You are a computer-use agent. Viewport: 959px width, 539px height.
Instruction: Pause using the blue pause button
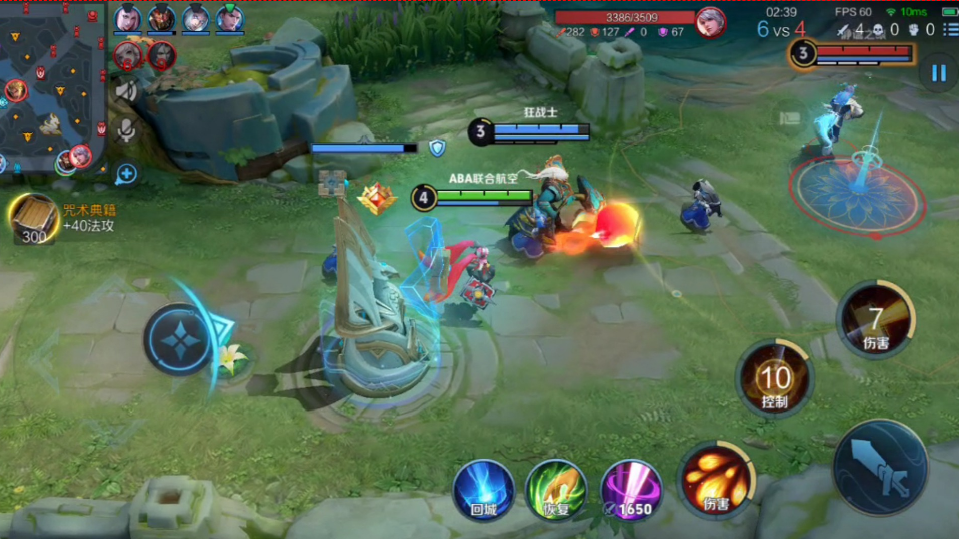click(938, 72)
